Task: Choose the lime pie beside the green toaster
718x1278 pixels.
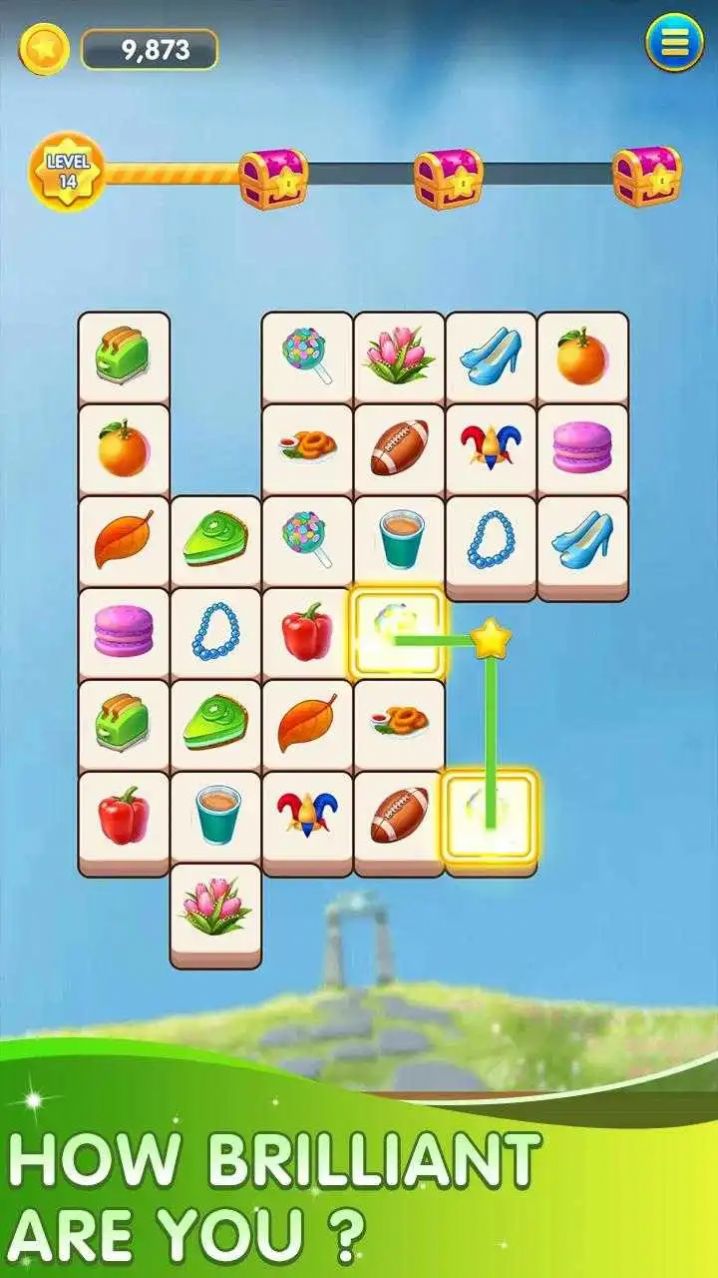Action: click(x=215, y=723)
